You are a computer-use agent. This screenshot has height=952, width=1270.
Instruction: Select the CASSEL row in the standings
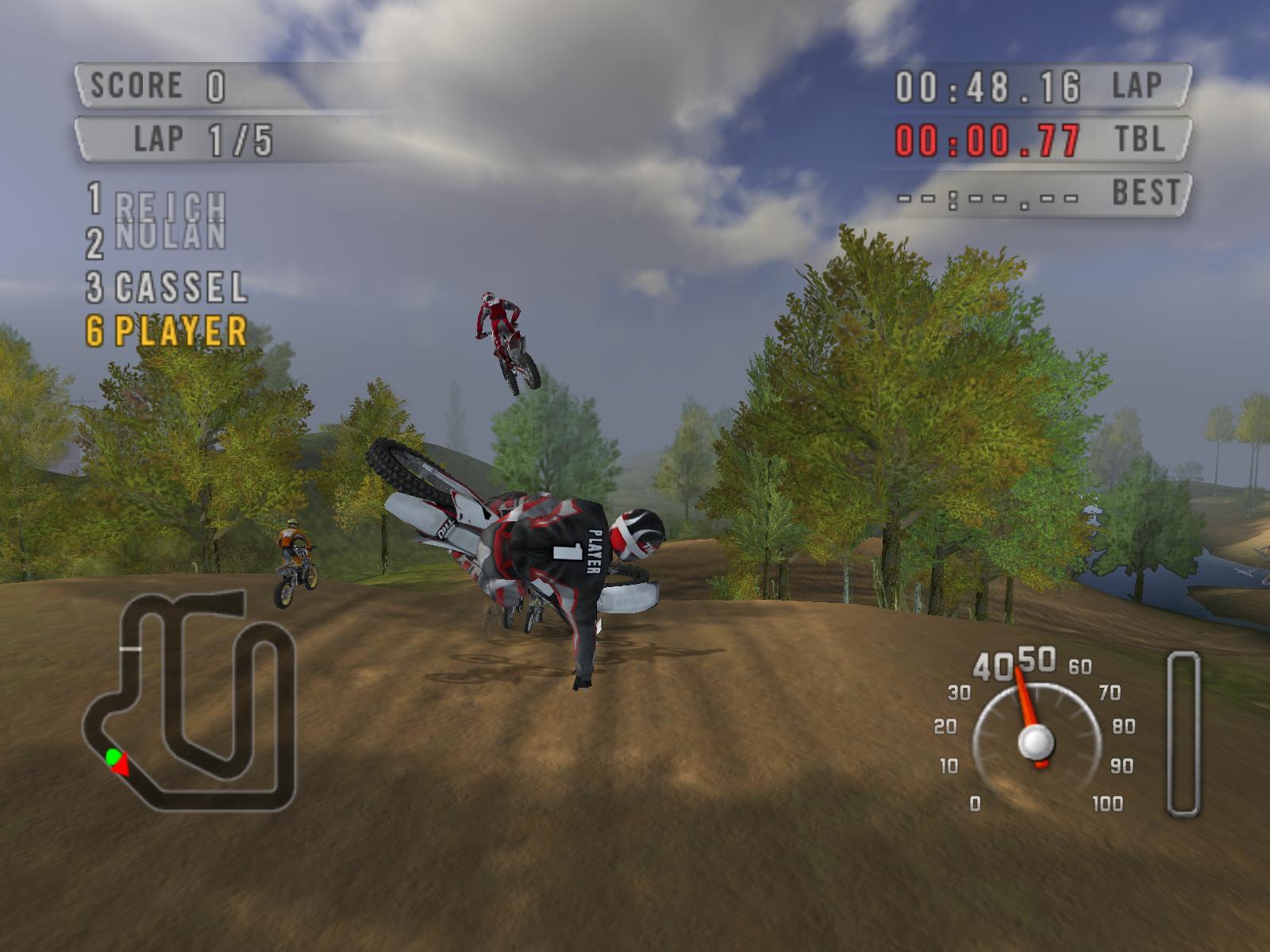coord(168,287)
